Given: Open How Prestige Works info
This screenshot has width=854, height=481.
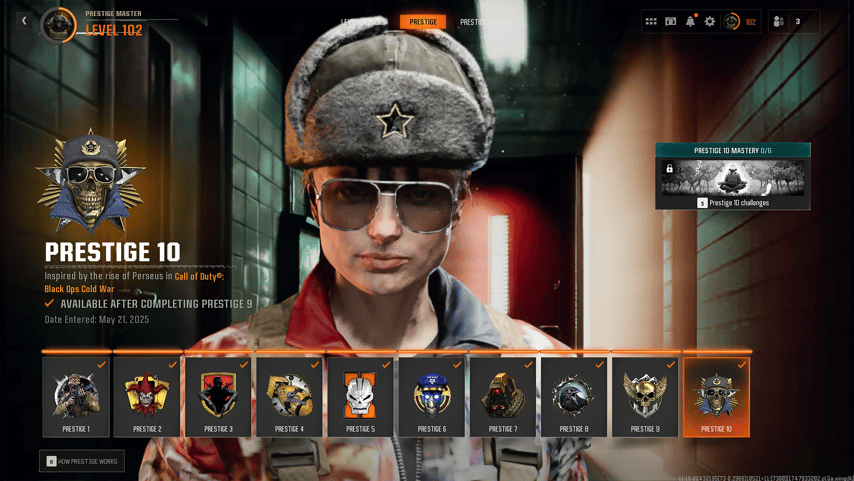Looking at the screenshot, I should (x=82, y=461).
